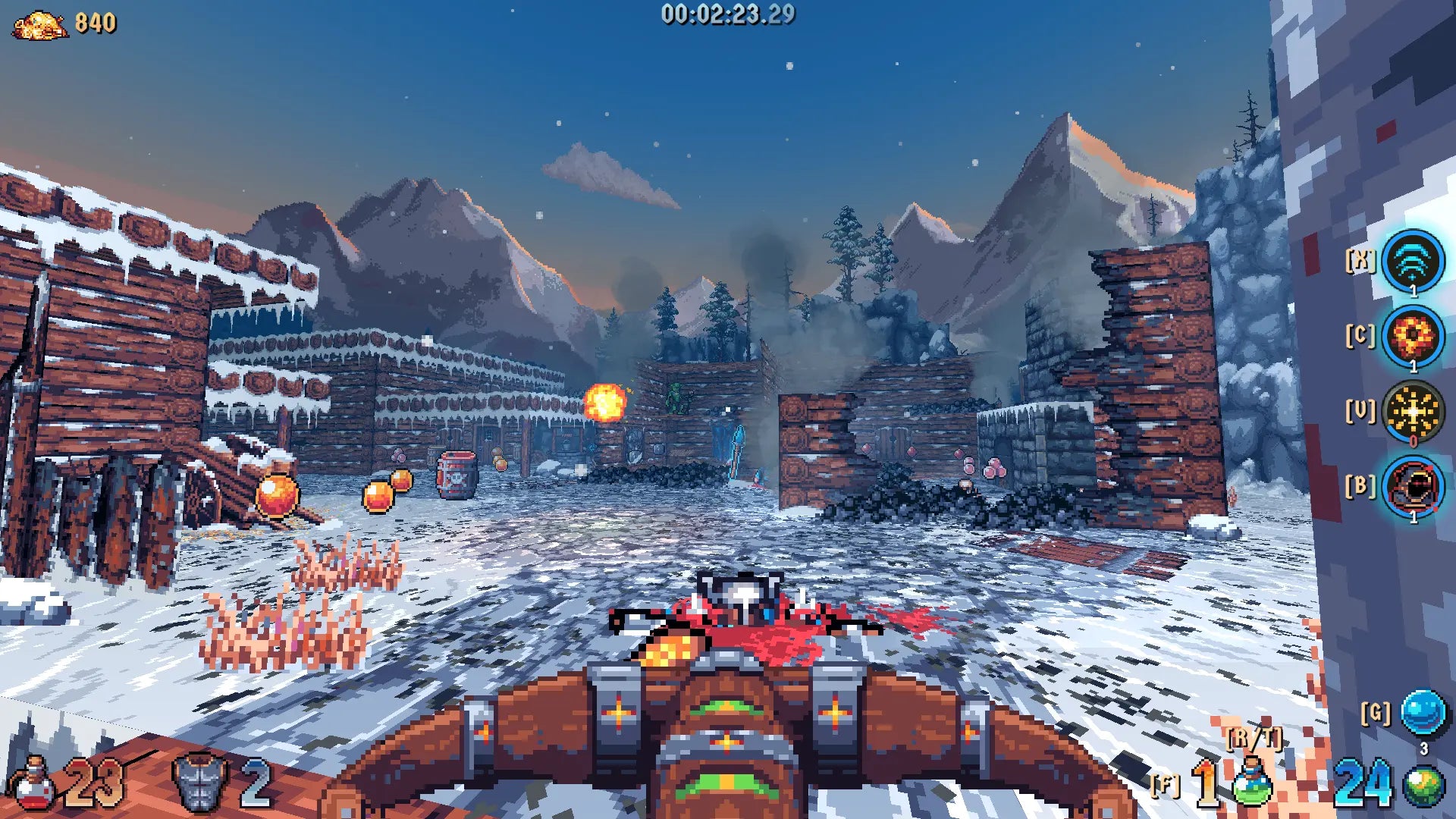Click the red health potion icon
Viewport: 1456px width, 819px height.
pos(32,784)
